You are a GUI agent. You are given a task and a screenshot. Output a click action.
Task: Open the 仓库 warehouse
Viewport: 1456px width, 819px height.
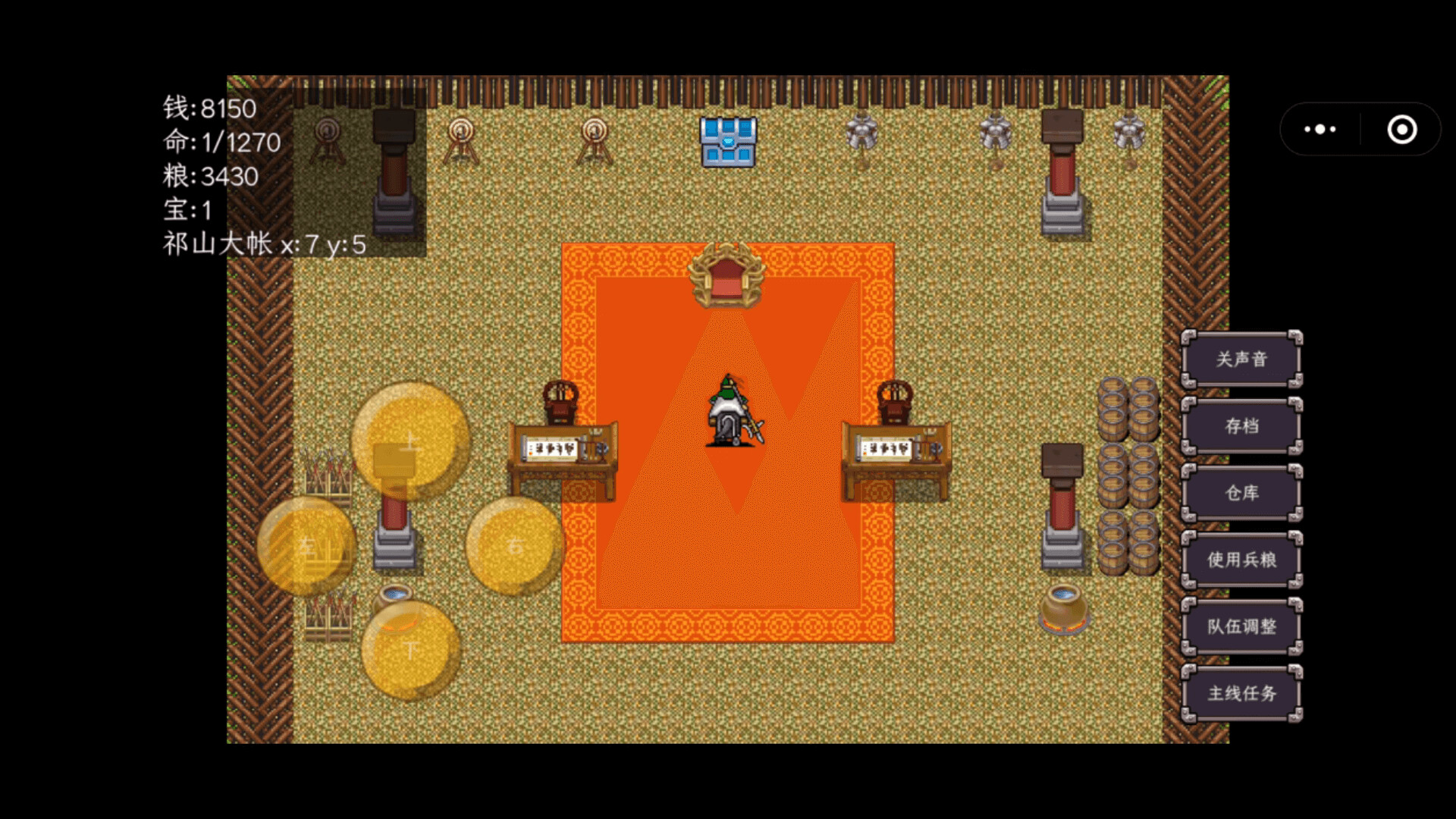tap(1241, 493)
